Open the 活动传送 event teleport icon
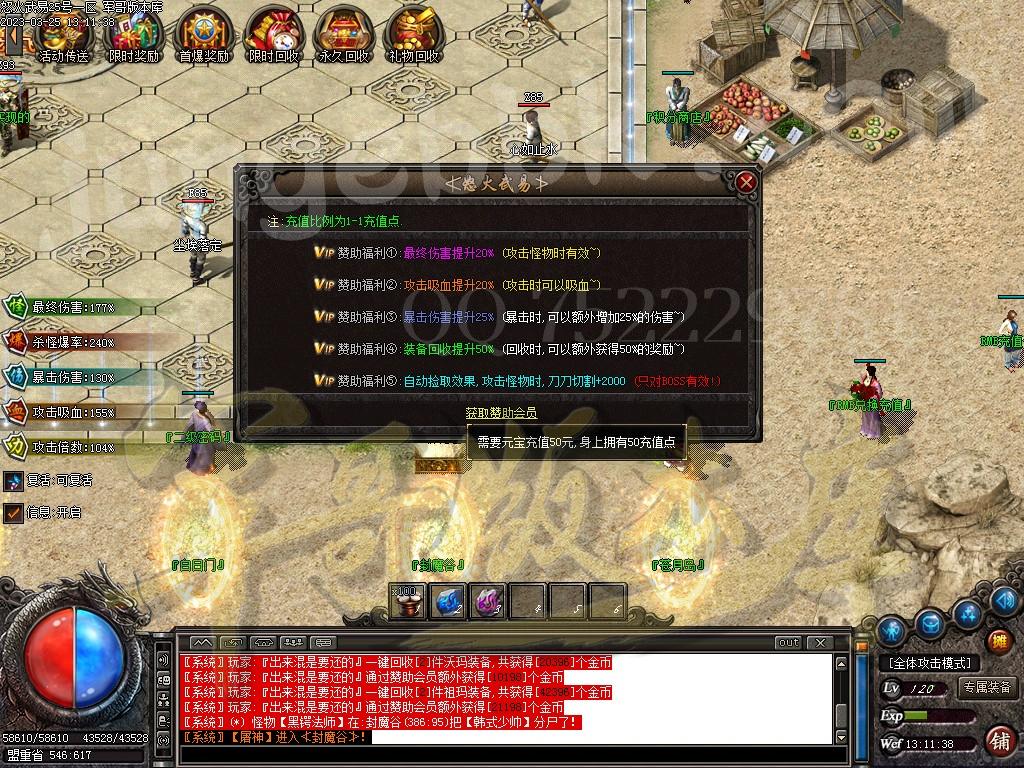 pos(62,35)
